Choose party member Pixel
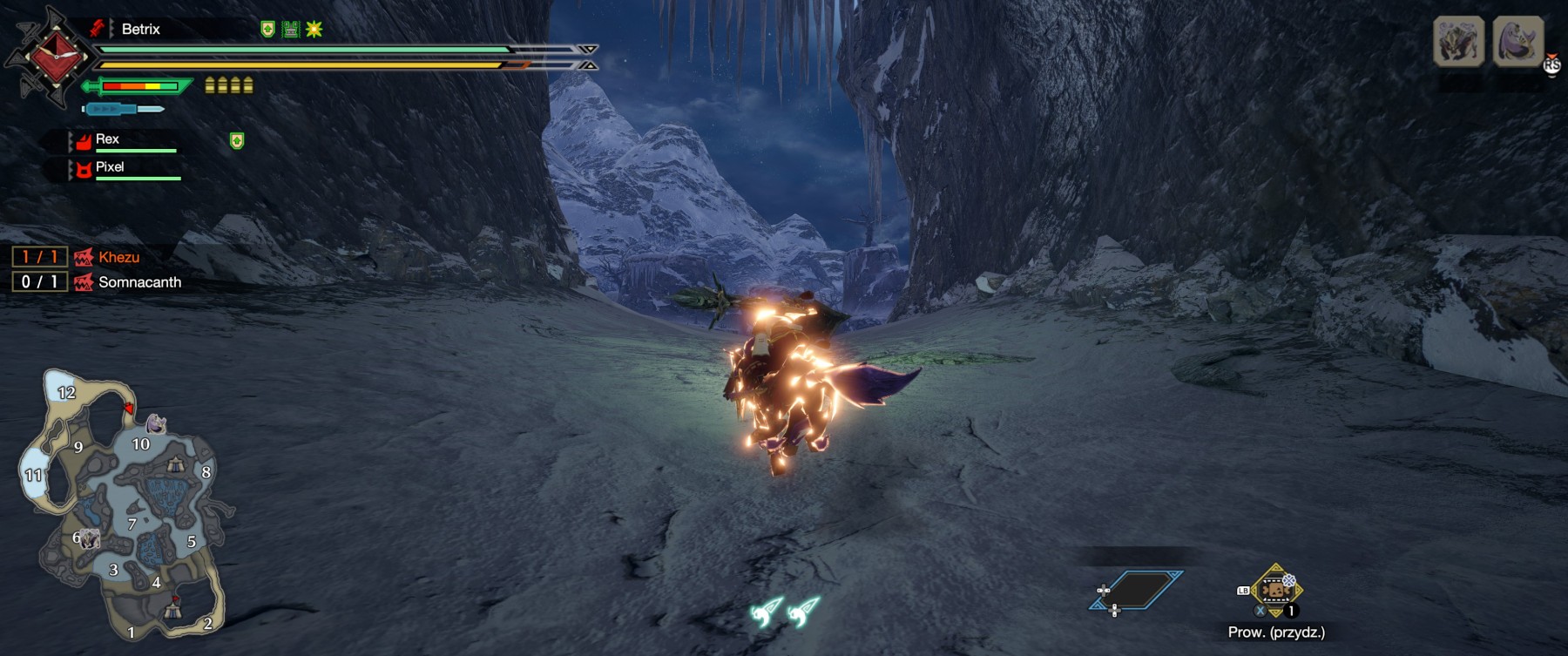1568x656 pixels. click(x=110, y=167)
